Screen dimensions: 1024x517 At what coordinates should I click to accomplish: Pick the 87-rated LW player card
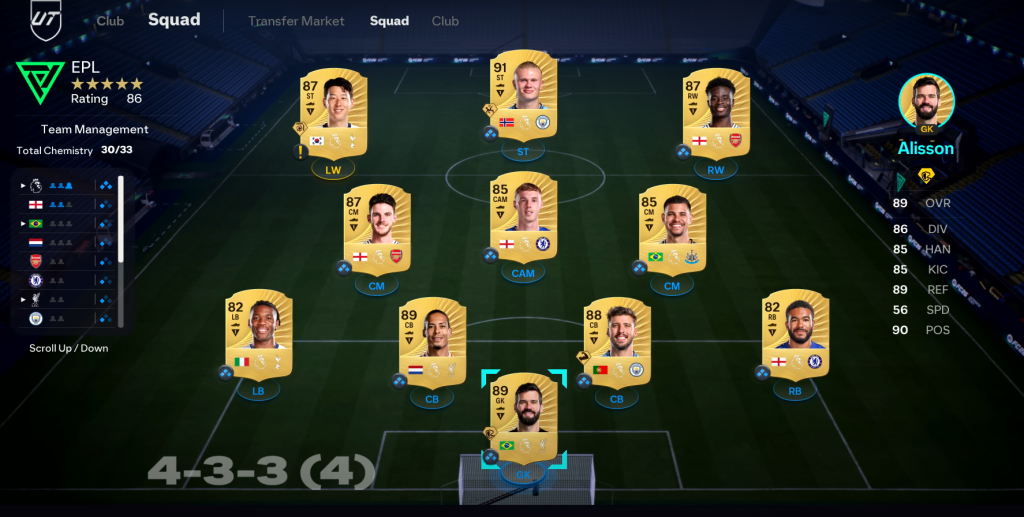pos(333,110)
